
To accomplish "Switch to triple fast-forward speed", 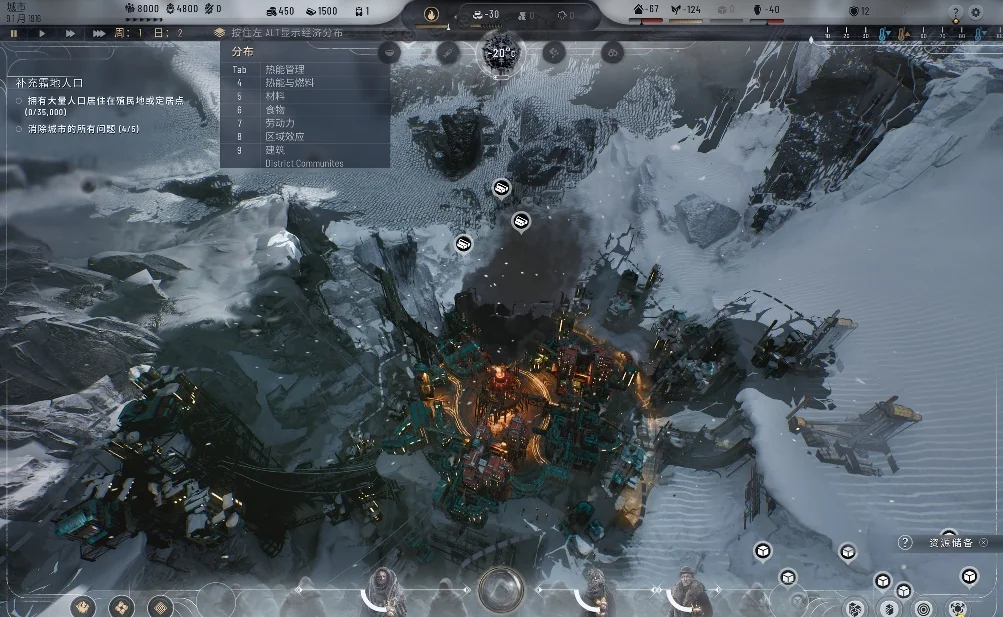I will coord(98,33).
